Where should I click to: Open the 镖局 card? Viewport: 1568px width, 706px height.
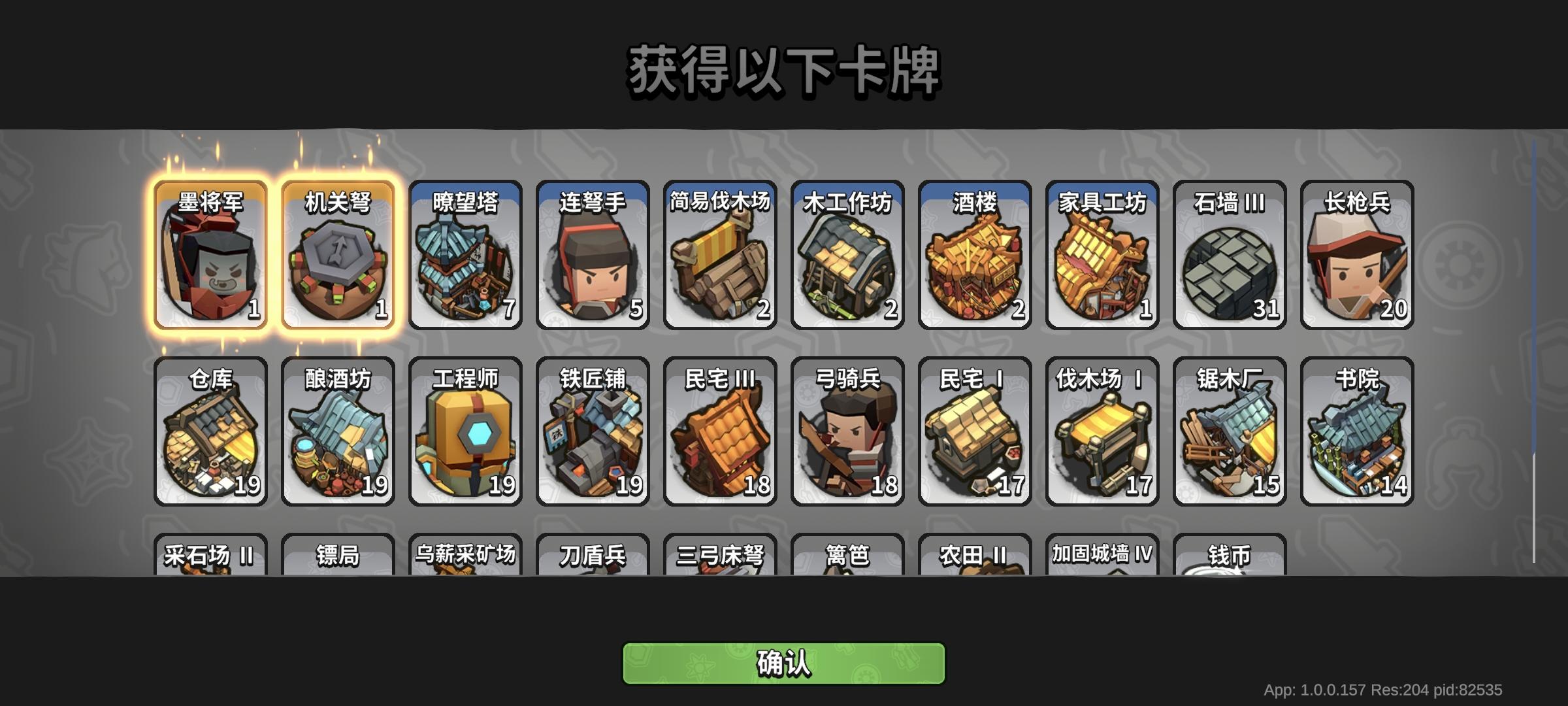(338, 559)
